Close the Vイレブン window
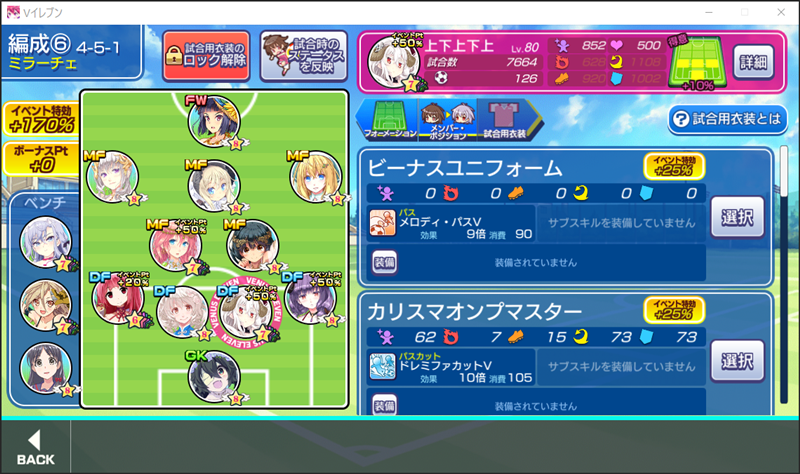 (x=776, y=12)
